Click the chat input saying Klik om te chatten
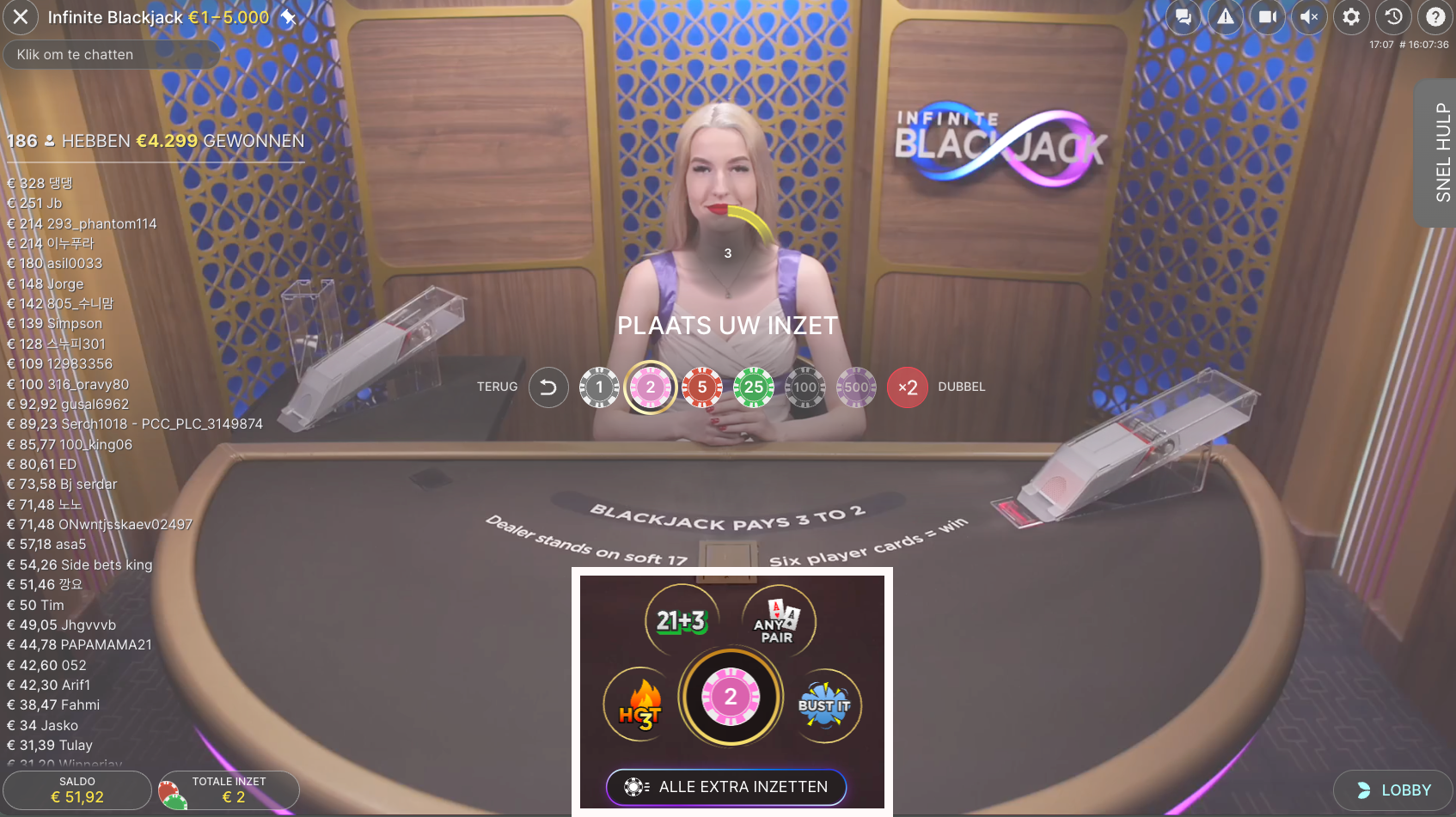Screen dimensions: 1456x817 [112, 54]
